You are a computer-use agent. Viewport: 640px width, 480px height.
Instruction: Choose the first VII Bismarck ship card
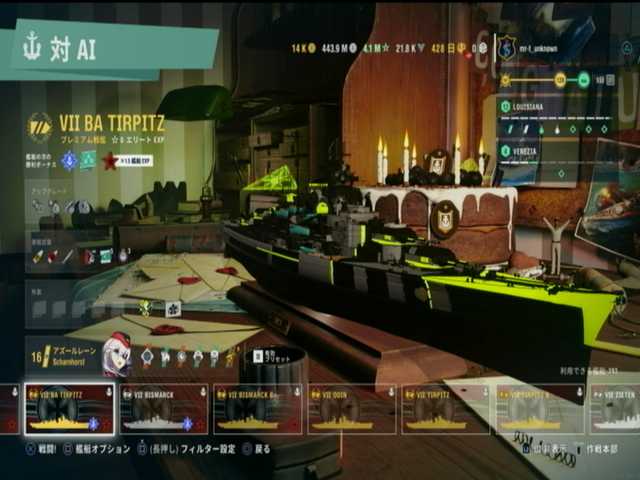(163, 410)
